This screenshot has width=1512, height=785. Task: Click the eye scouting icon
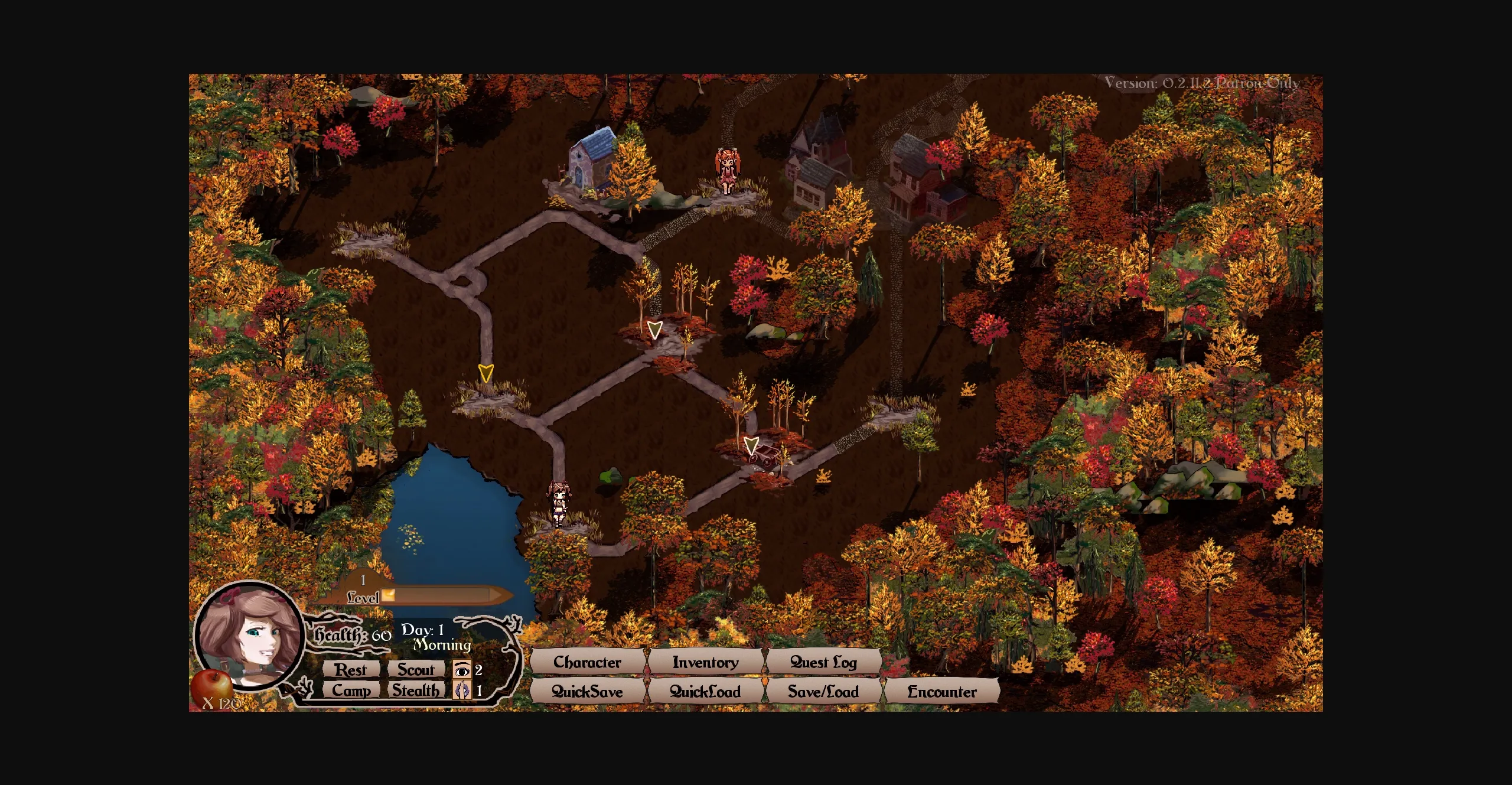462,670
